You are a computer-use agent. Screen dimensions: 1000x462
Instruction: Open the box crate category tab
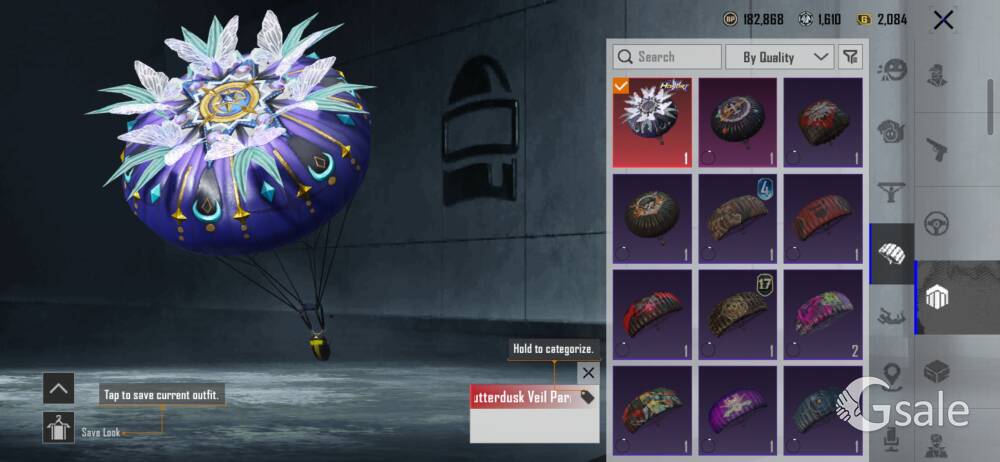938,372
